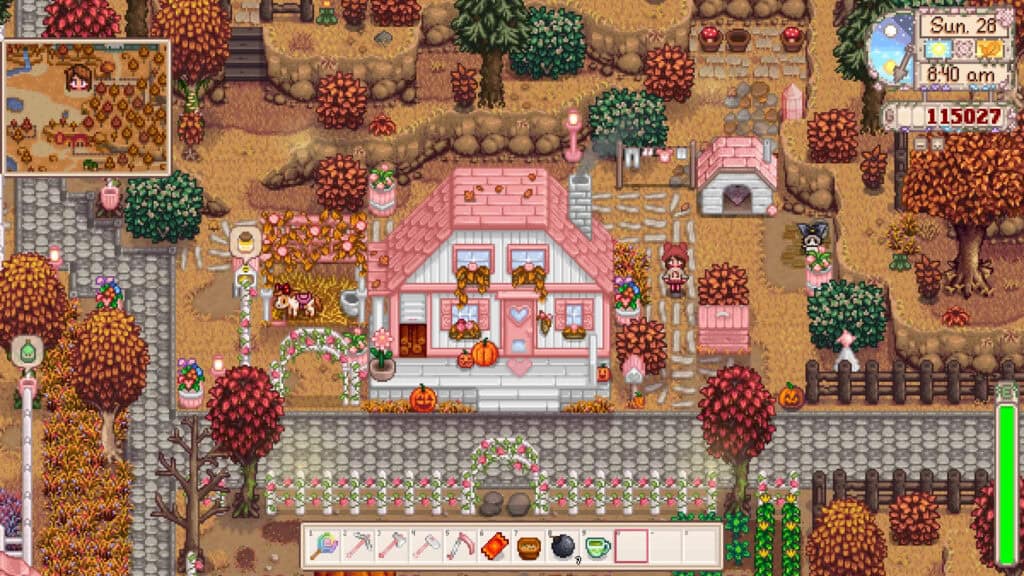The image size is (1024, 576).
Task: Select the black bomb in the hotbar
Action: 563,546
